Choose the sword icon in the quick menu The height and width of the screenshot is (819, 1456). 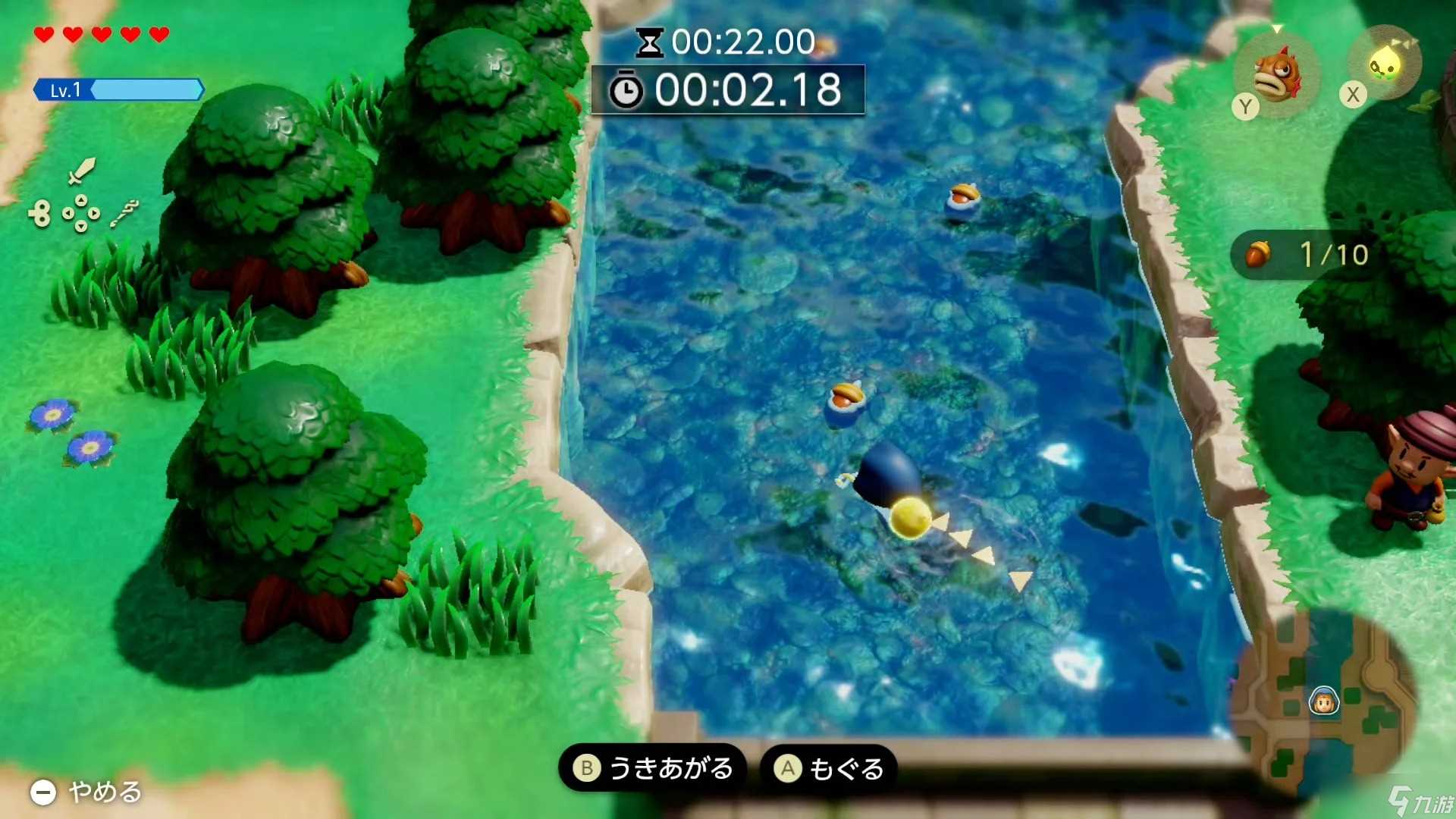click(x=81, y=171)
